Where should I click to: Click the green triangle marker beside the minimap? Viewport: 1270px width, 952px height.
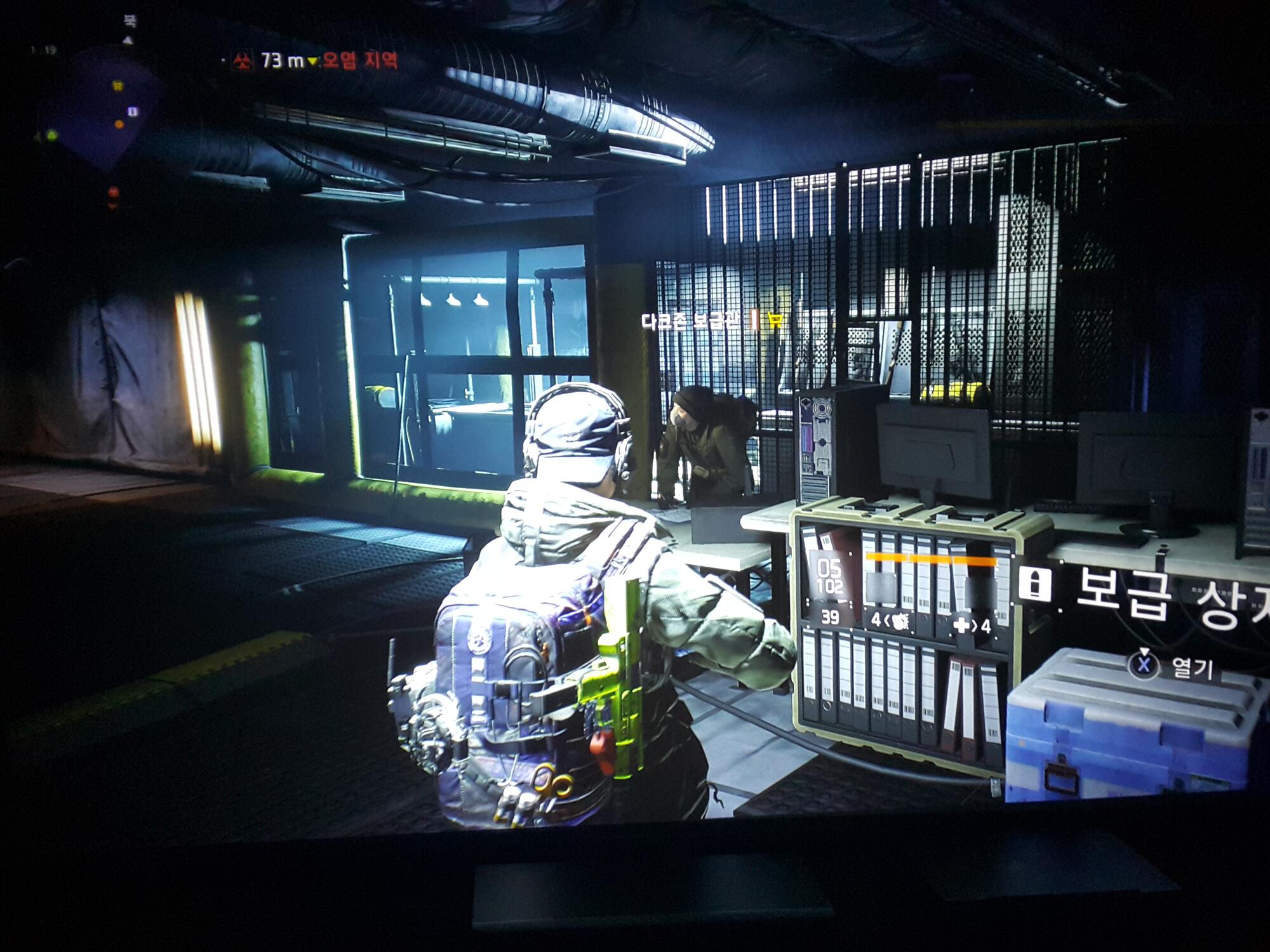pos(51,135)
